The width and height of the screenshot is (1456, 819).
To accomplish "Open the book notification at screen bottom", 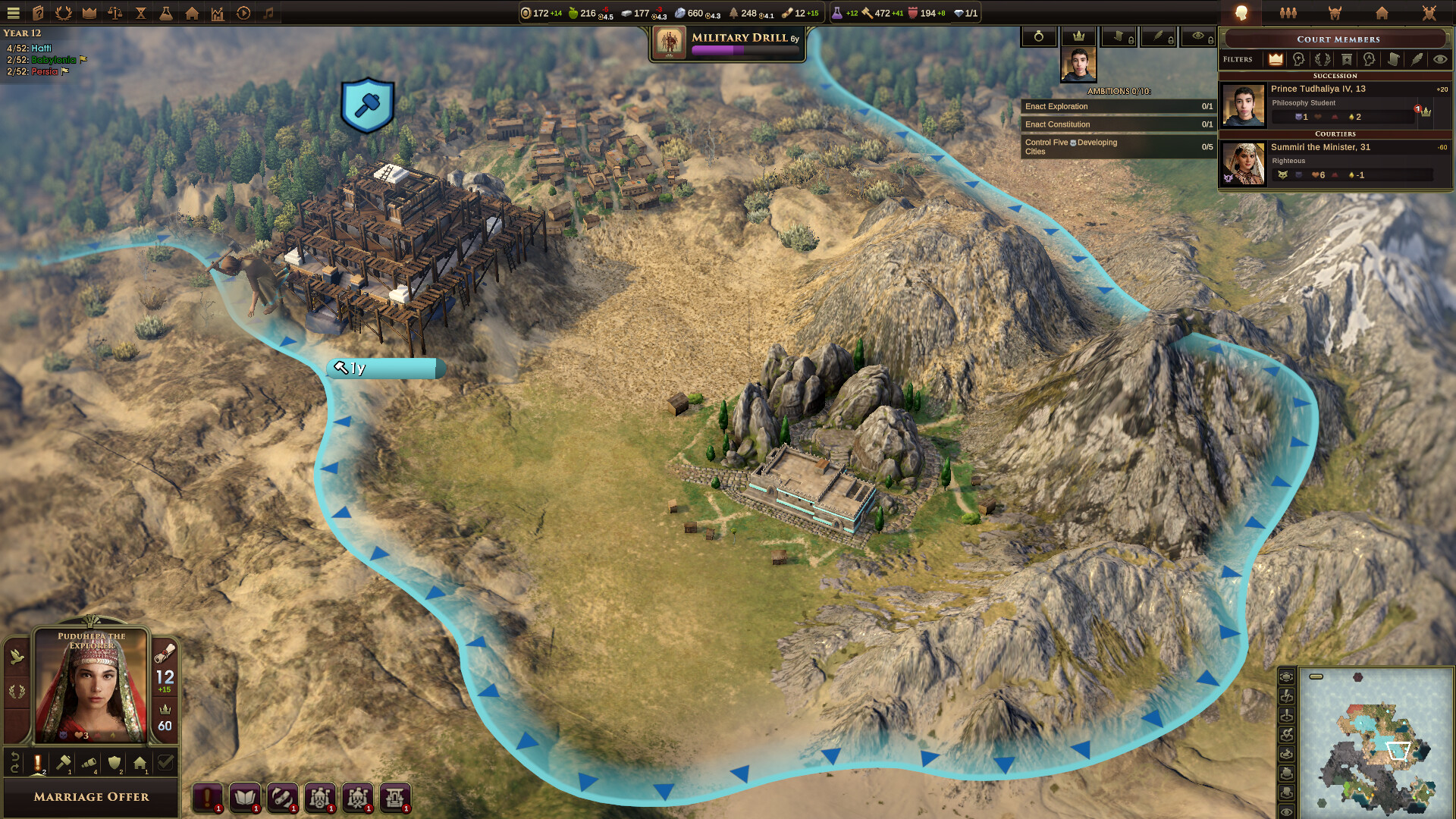I will click(x=243, y=797).
